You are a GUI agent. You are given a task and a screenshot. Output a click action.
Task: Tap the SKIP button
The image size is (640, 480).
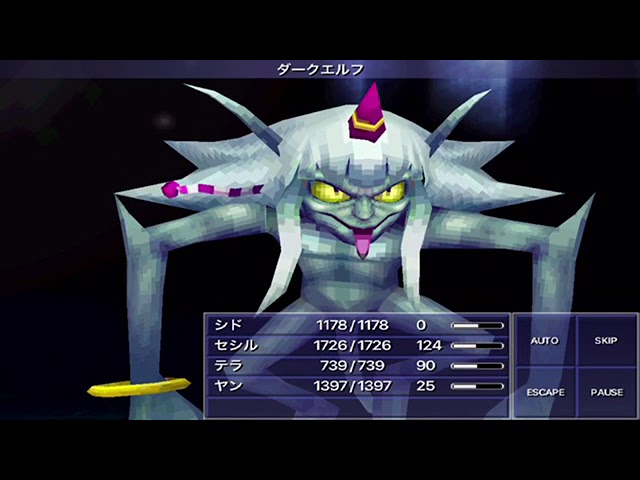click(606, 341)
